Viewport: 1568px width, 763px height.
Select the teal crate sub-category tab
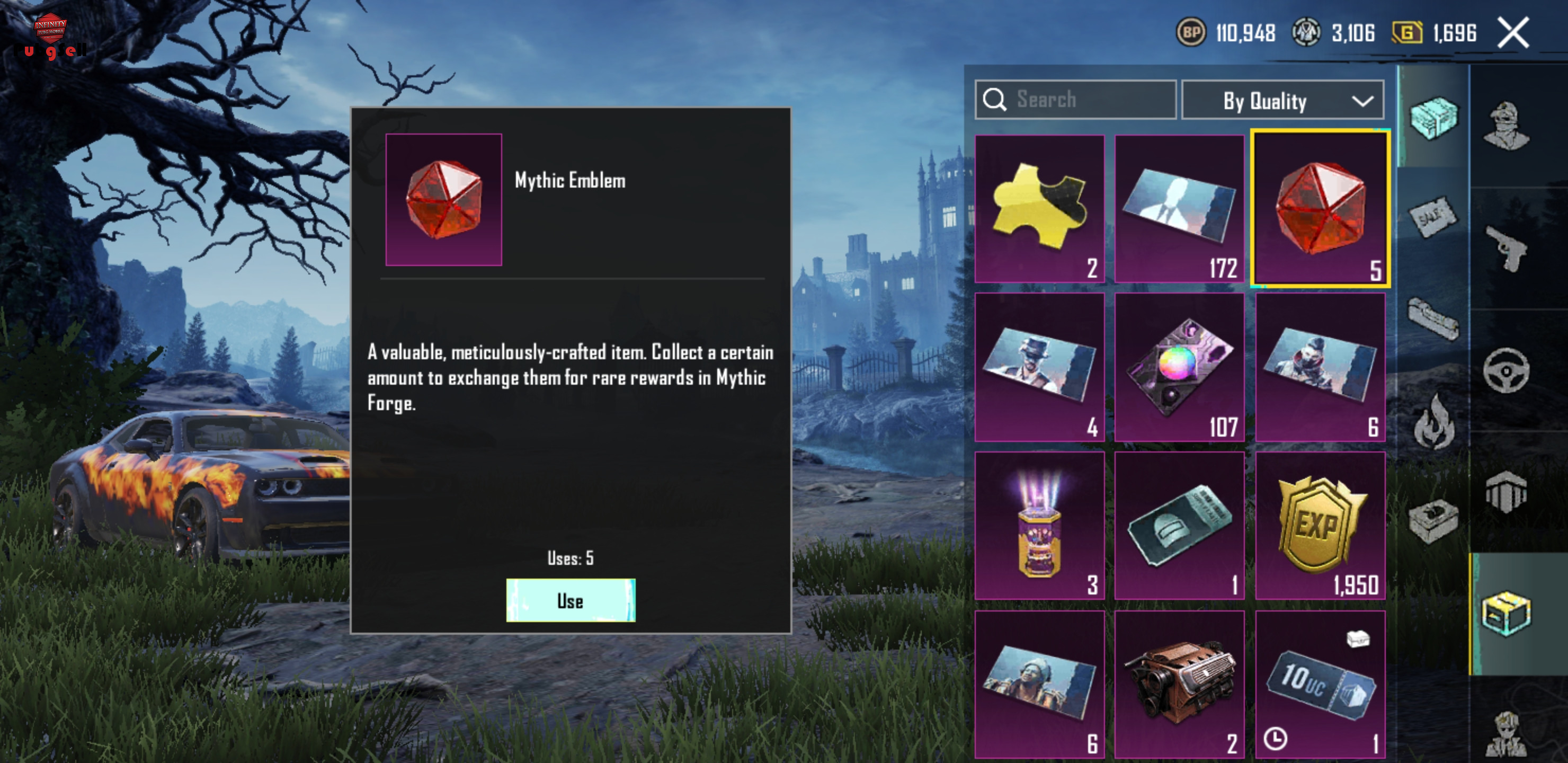[x=1433, y=117]
